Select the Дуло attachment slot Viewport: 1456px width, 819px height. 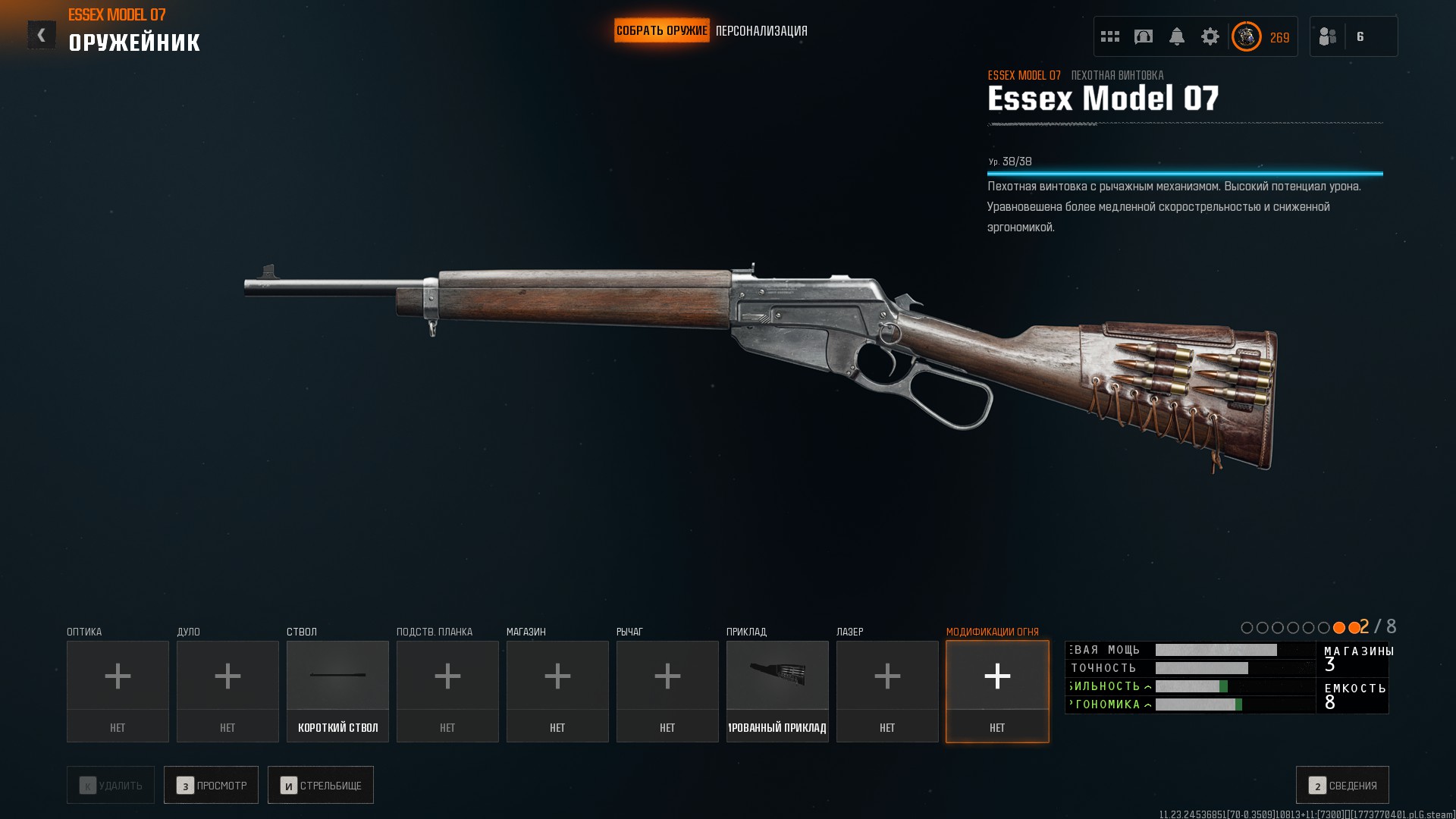click(227, 691)
